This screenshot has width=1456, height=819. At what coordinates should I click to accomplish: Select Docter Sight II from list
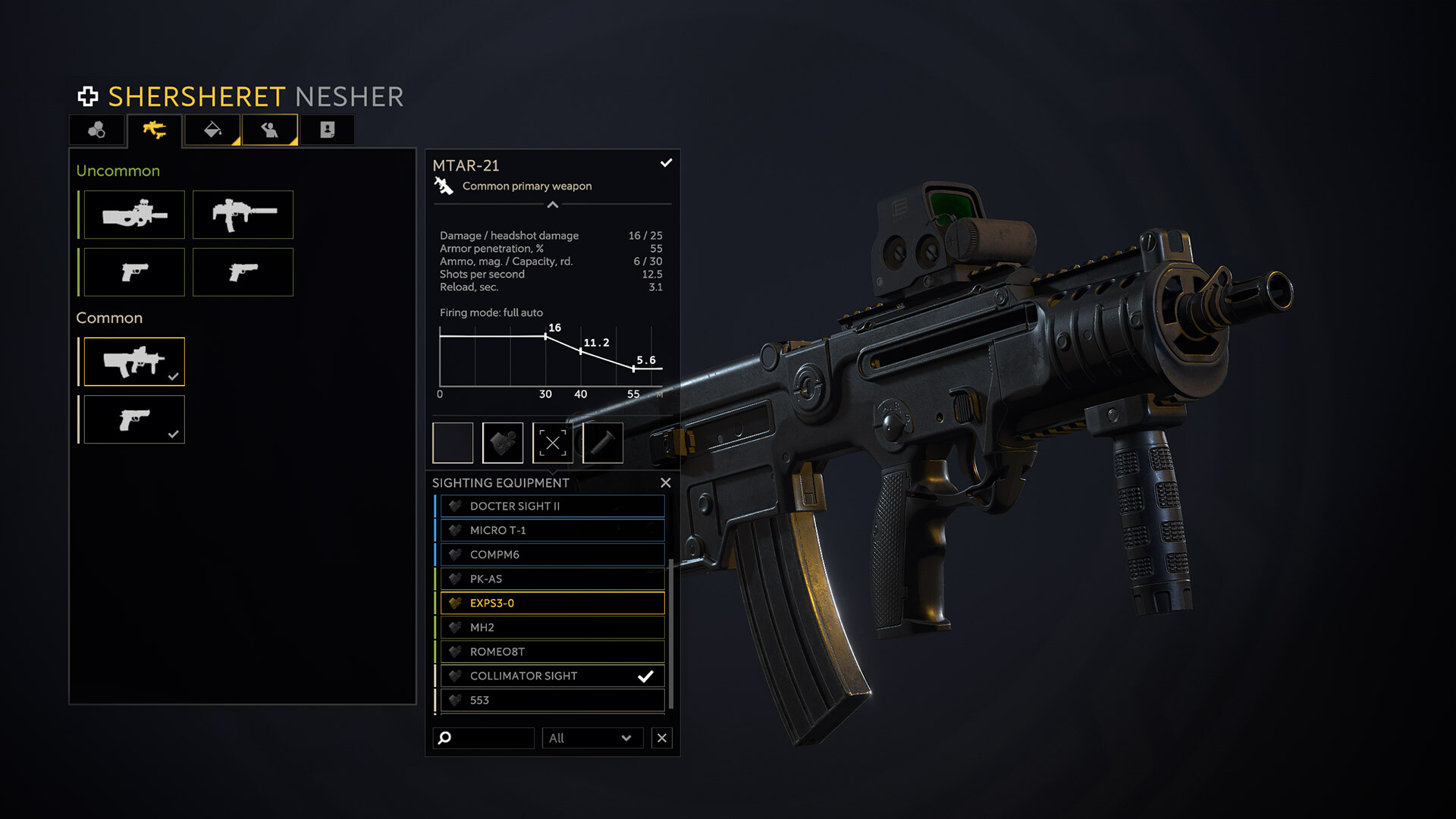(552, 506)
